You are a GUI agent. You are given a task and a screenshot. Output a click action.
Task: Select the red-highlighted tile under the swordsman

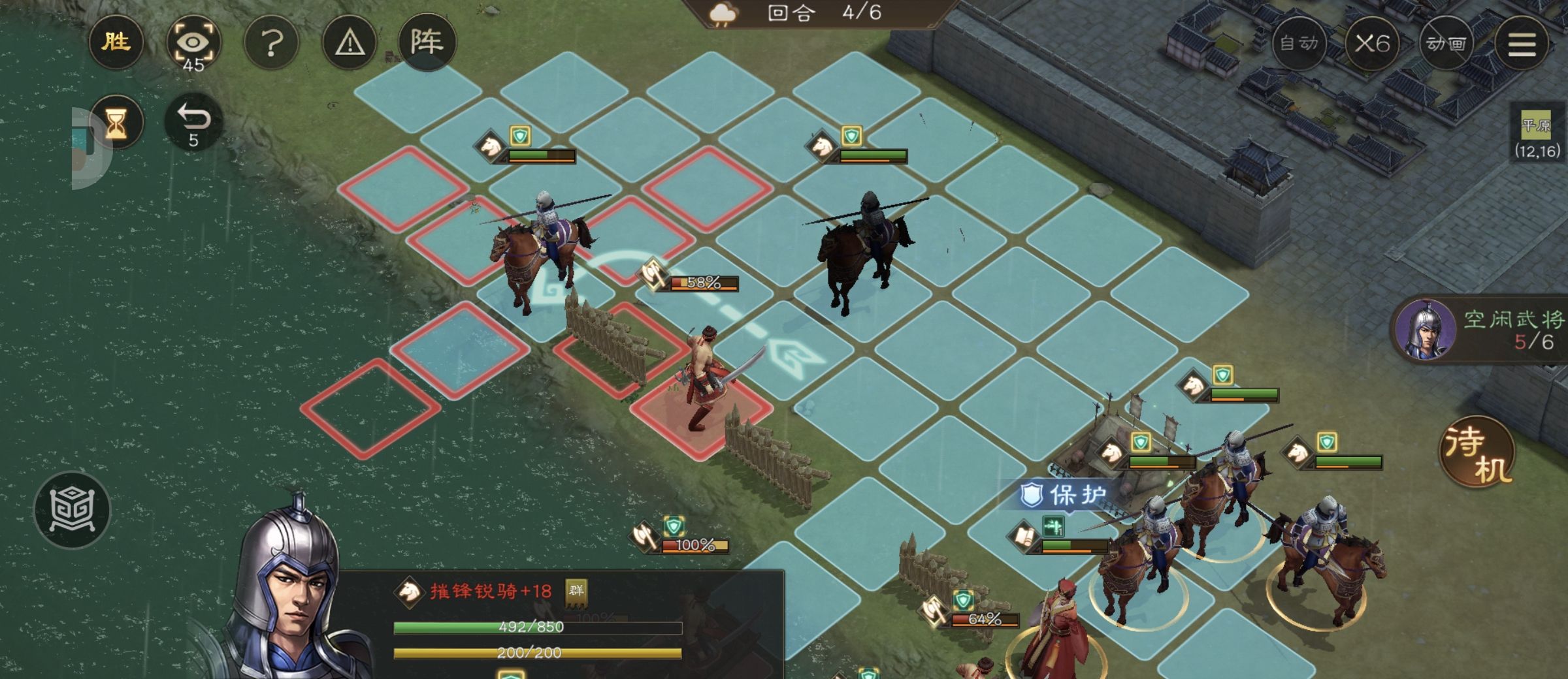[701, 413]
